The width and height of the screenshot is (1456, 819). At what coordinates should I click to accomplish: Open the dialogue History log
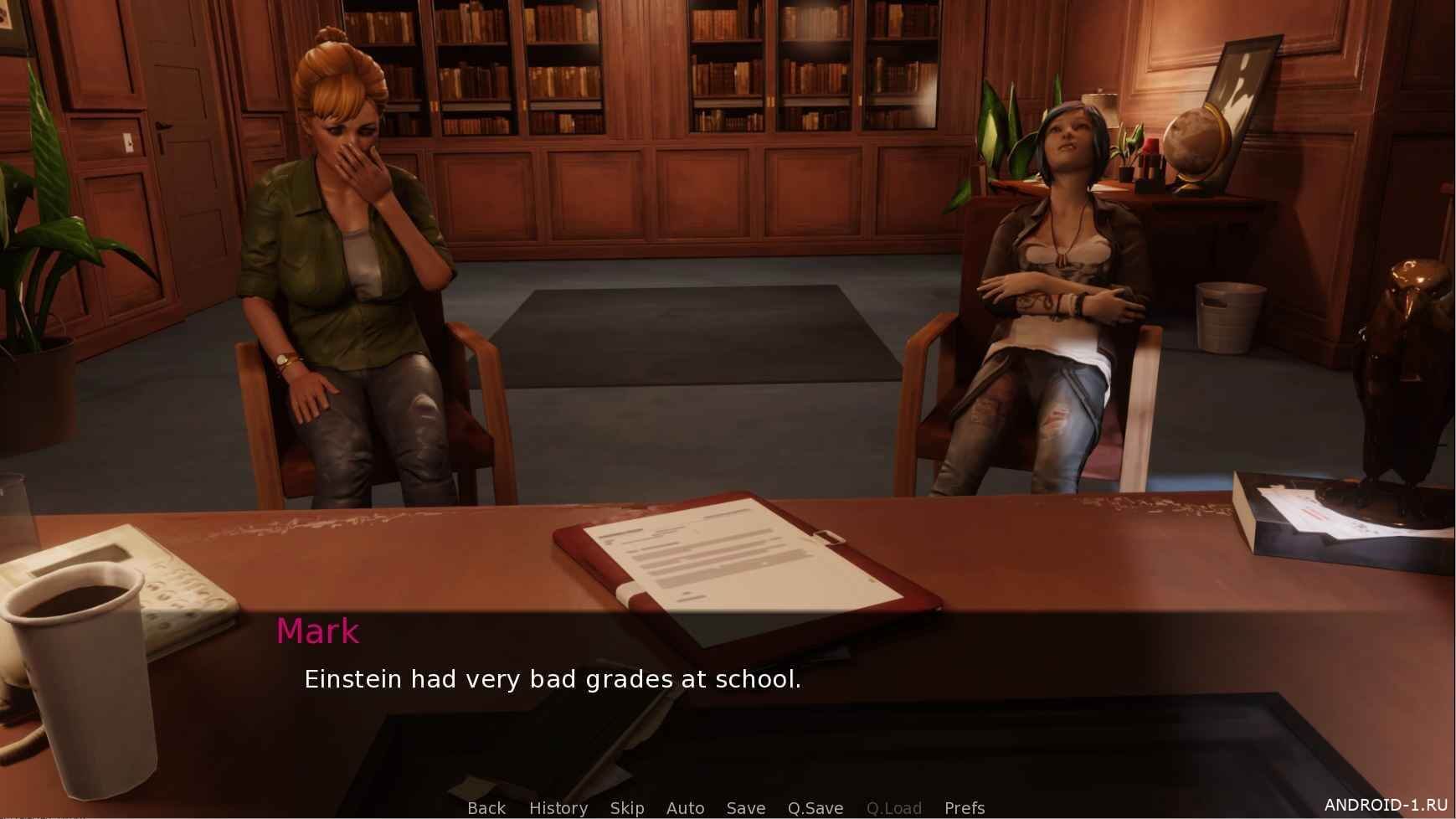(558, 808)
